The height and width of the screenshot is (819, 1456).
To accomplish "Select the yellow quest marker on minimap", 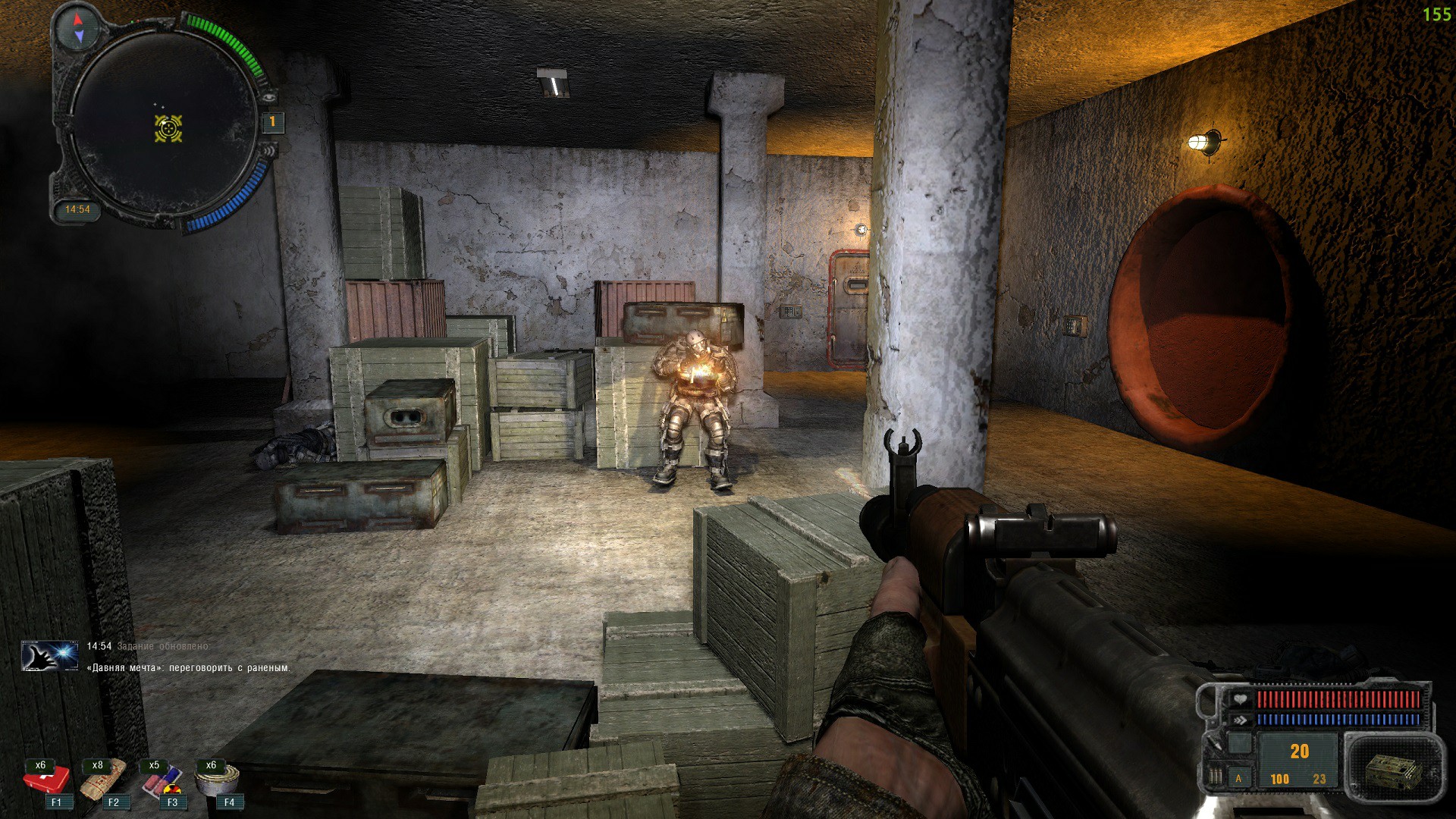I will pyautogui.click(x=168, y=128).
